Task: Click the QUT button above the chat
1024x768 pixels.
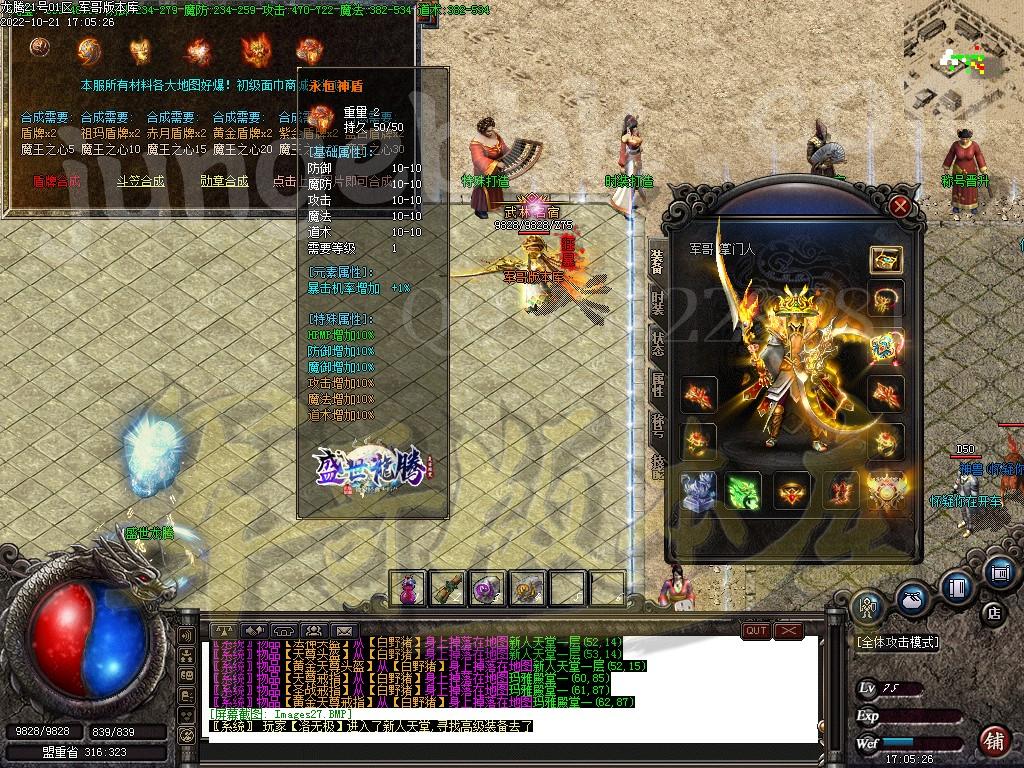Action: [756, 631]
